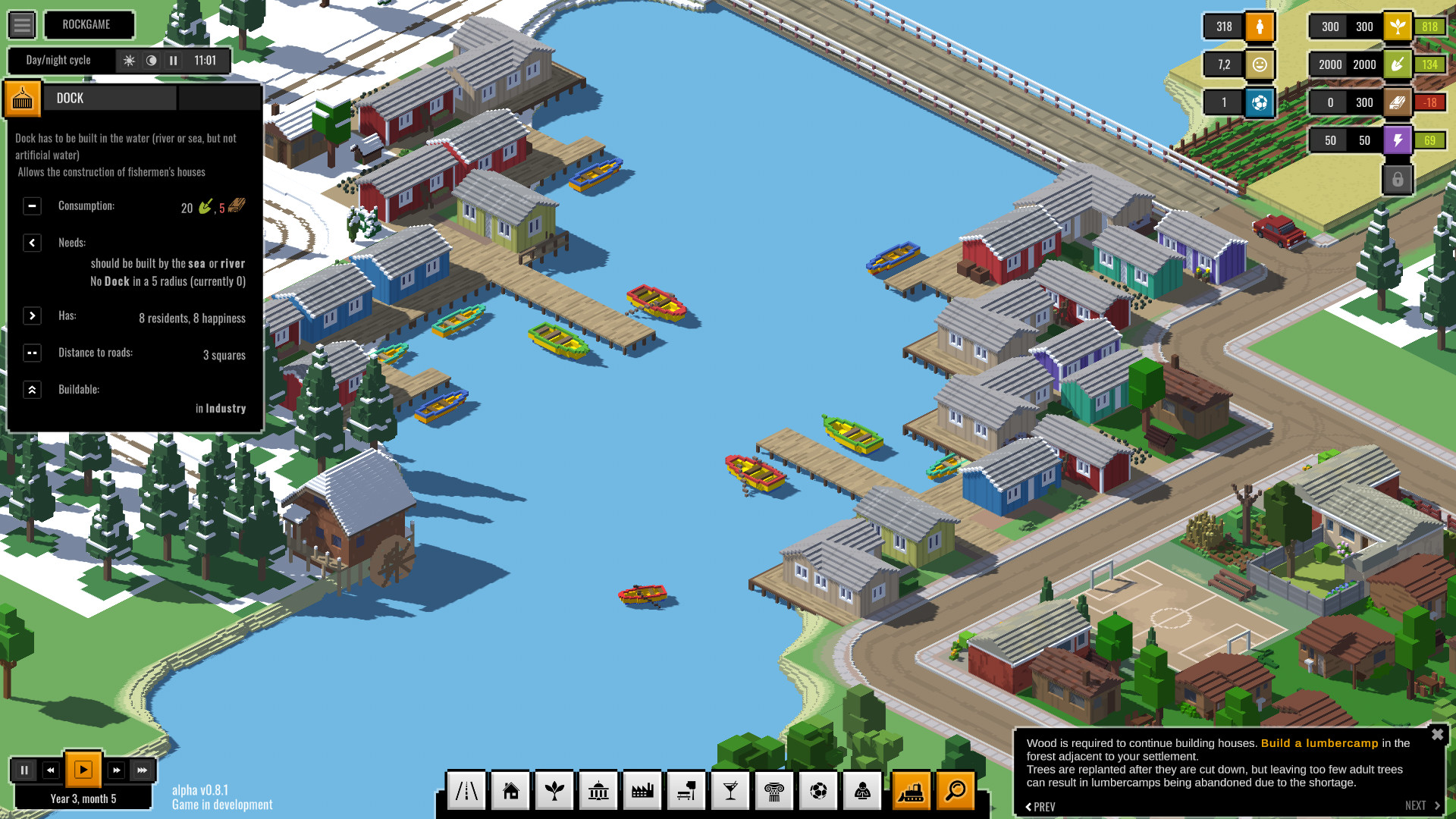The width and height of the screenshot is (1456, 819).
Task: Toggle sun mode in day/night cycle
Action: tap(130, 61)
